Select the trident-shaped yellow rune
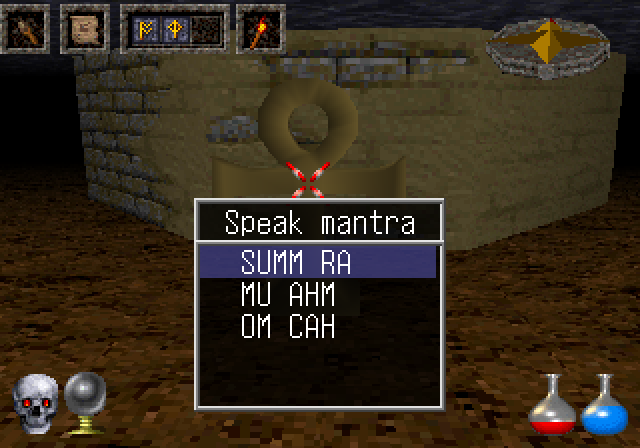Viewport: 640px width, 448px height. (x=172, y=29)
